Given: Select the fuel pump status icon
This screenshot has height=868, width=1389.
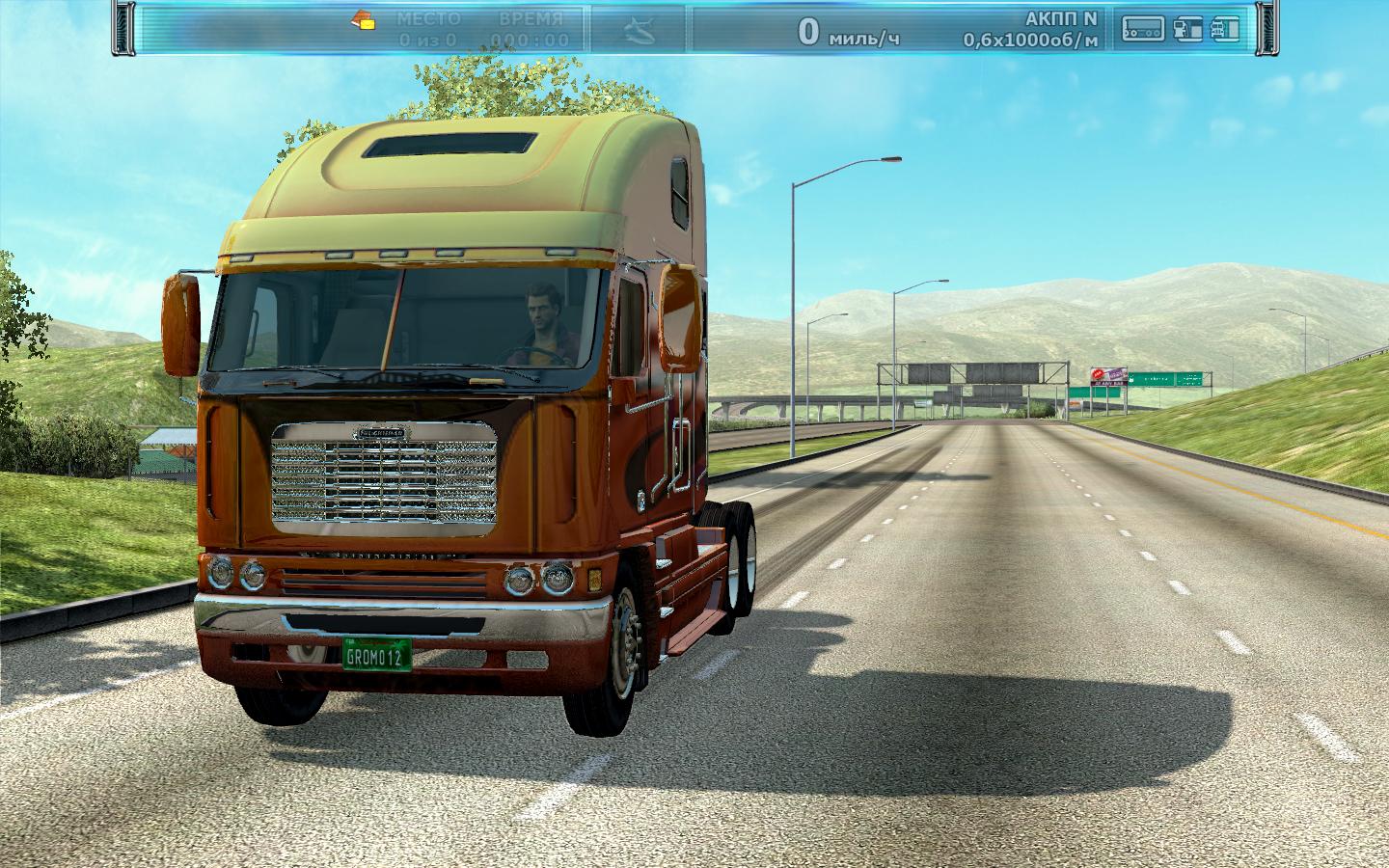Looking at the screenshot, I should (1188, 30).
